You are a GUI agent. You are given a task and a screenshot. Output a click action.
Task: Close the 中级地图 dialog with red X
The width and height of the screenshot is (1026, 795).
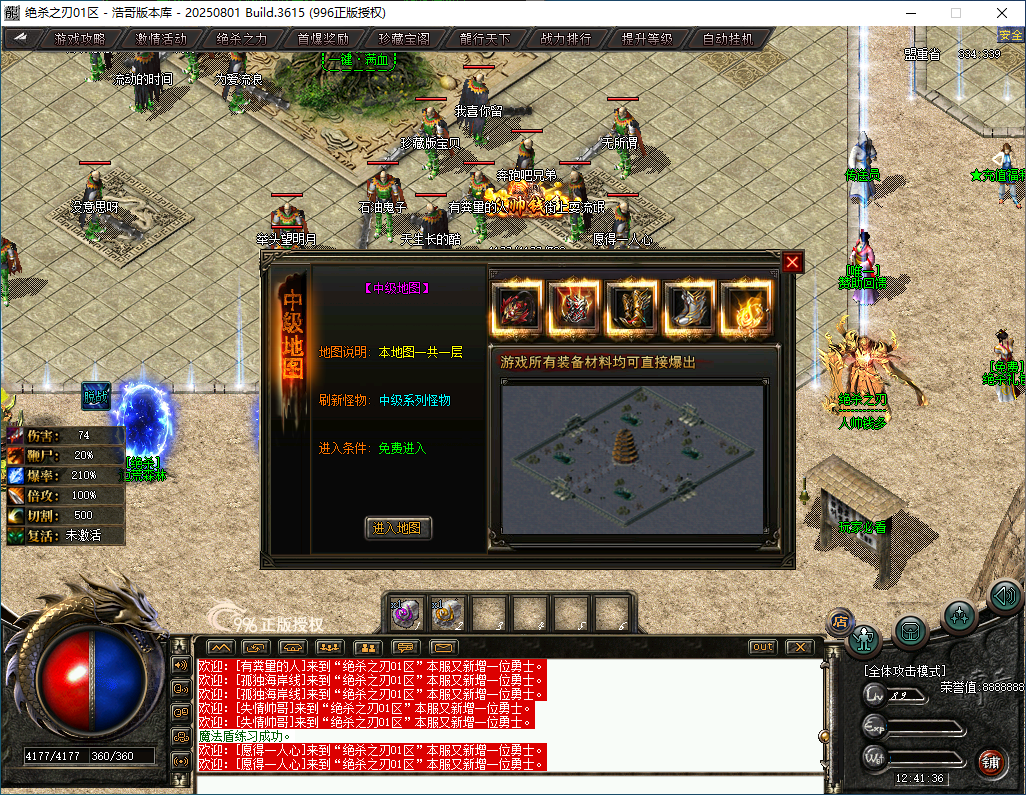792,262
